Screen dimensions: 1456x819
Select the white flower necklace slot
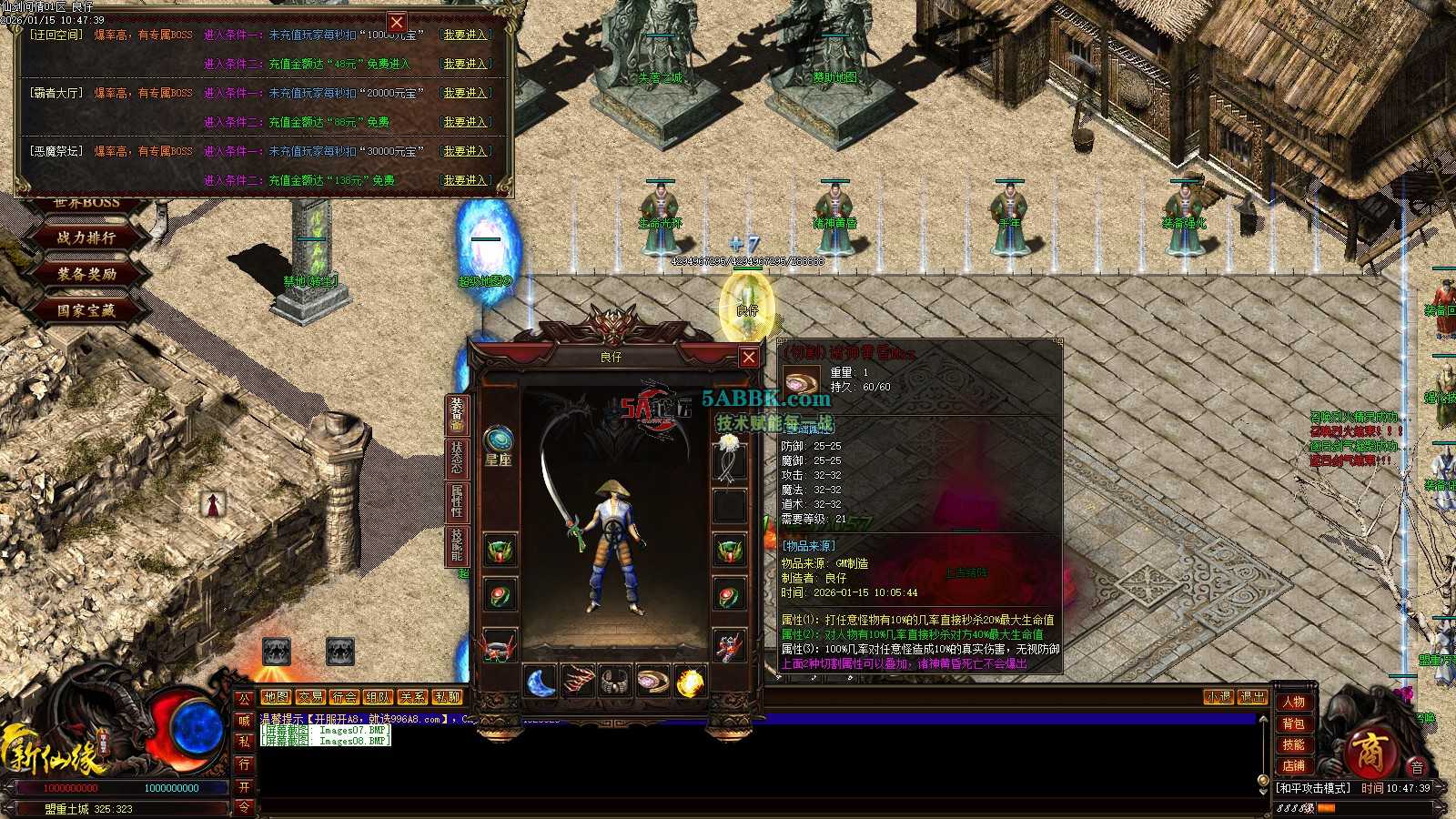729,455
